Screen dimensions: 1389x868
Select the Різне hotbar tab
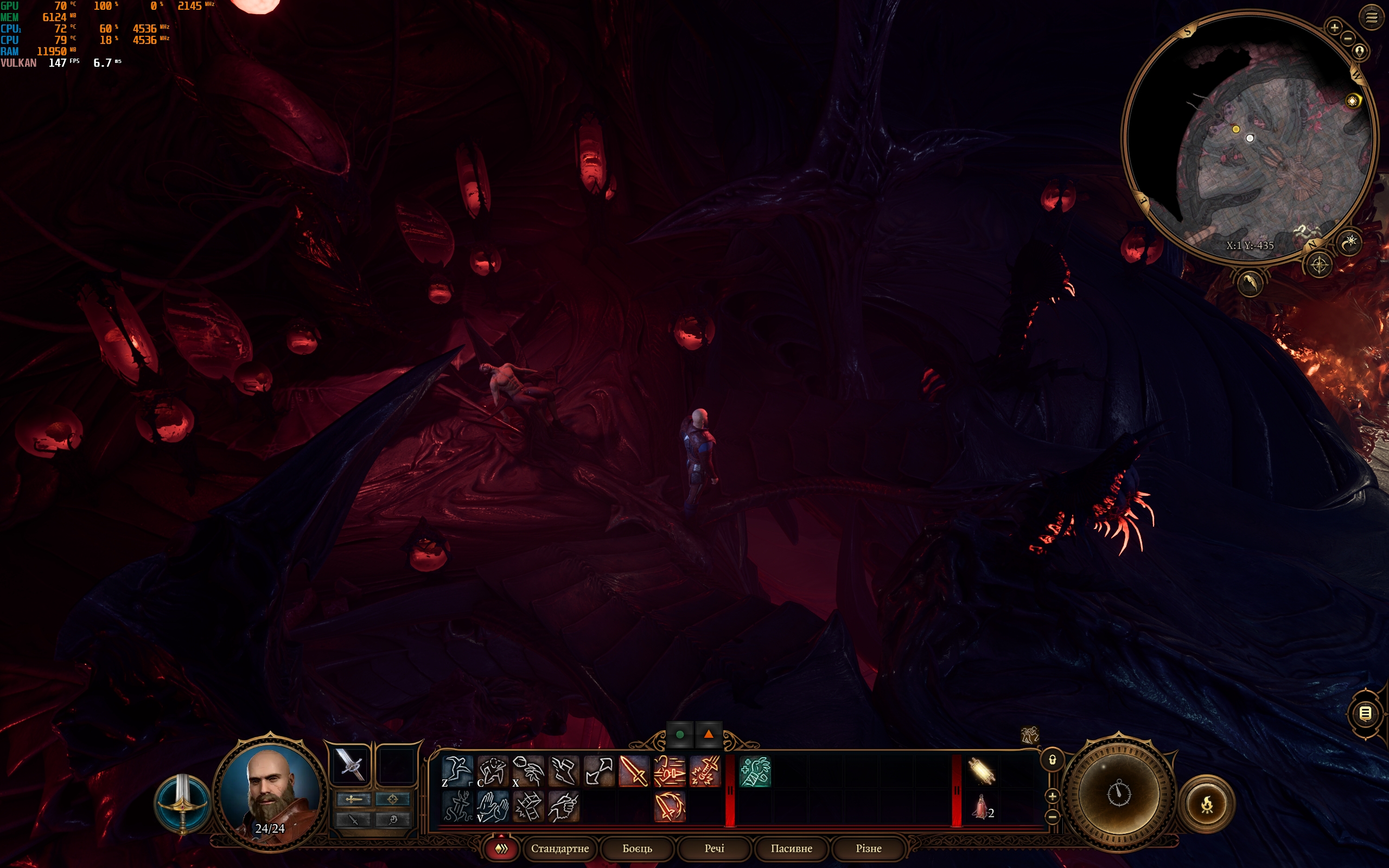tap(869, 848)
